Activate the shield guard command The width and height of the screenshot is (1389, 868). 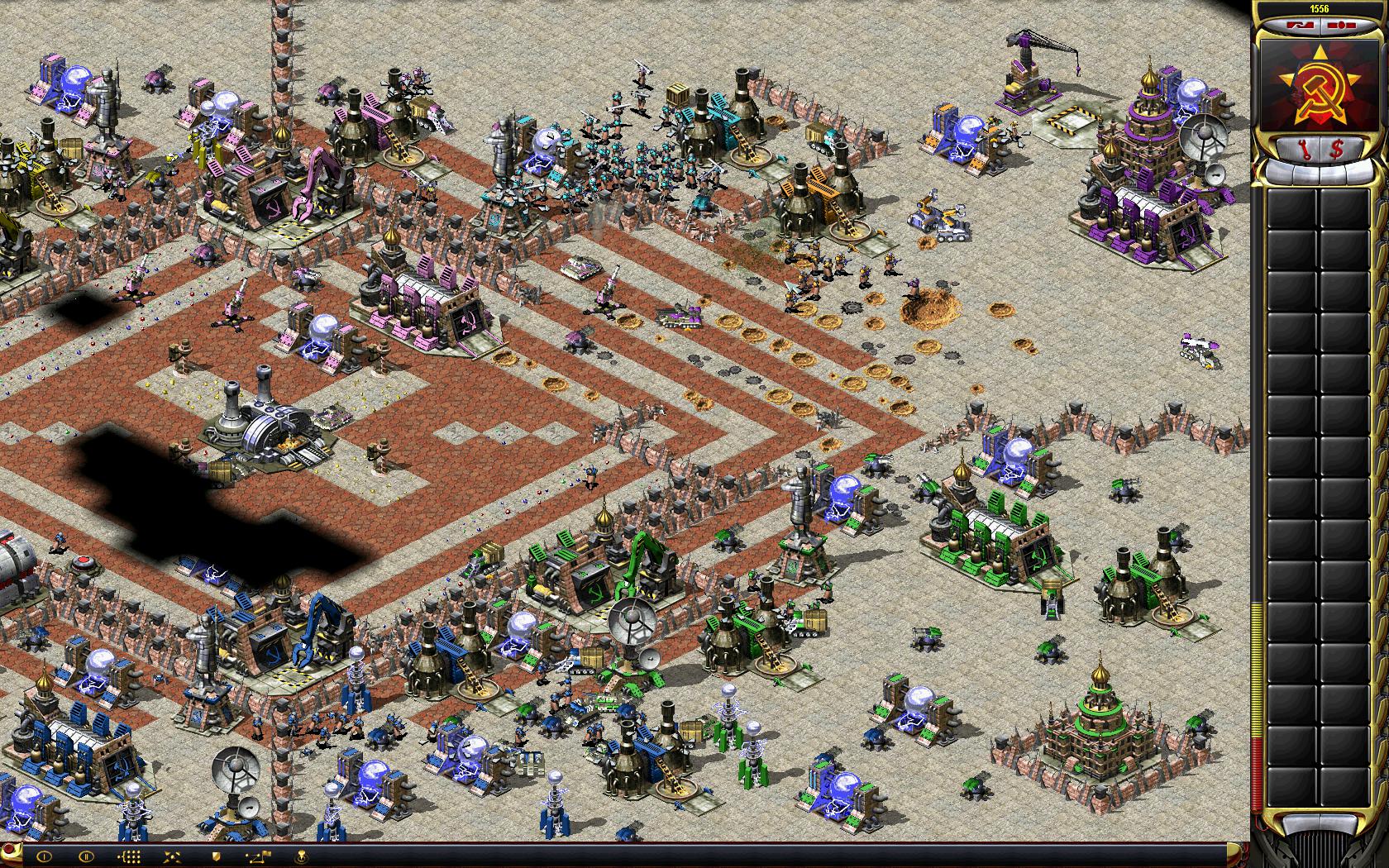point(217,856)
